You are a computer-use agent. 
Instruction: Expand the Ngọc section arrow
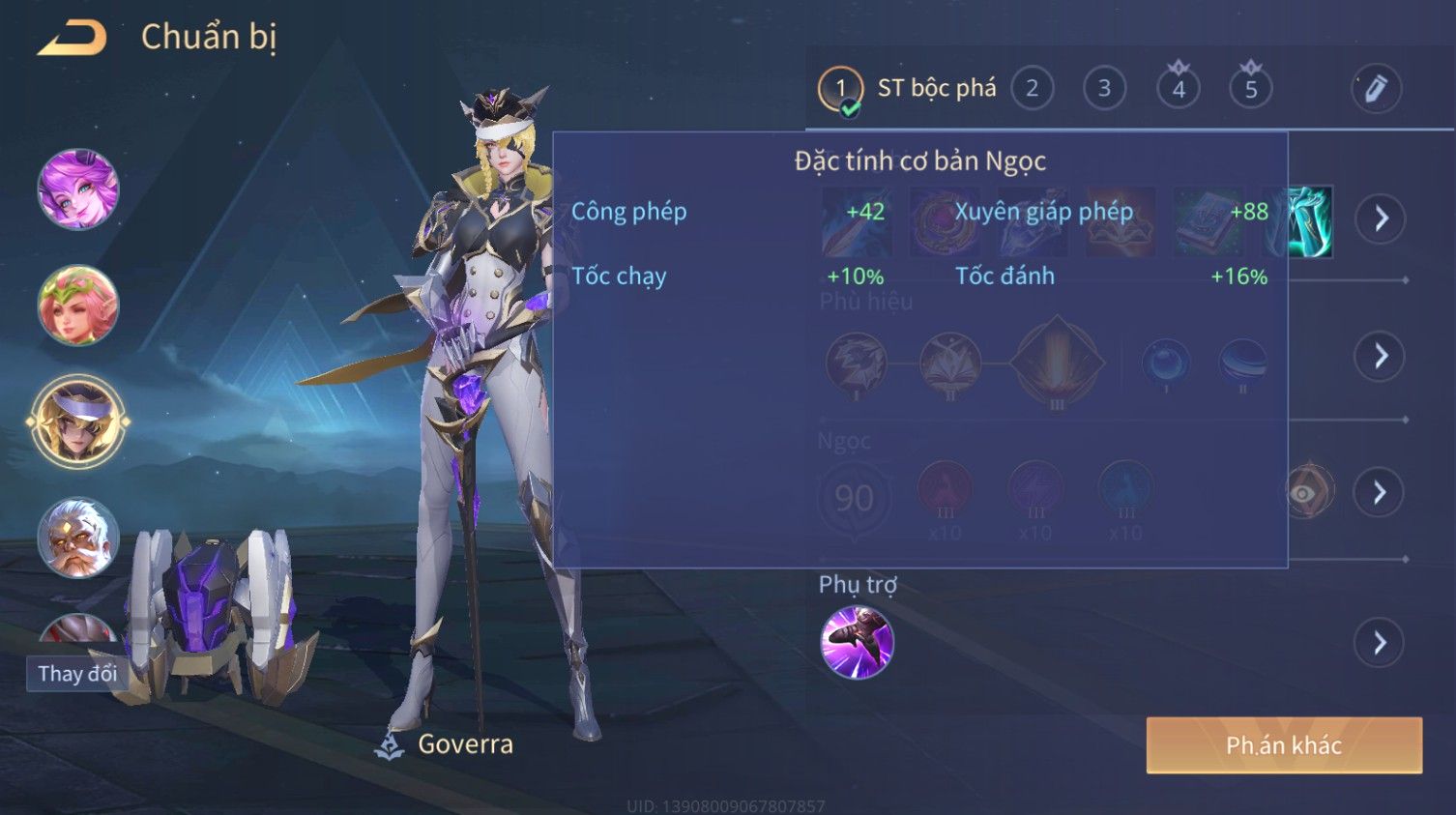(x=1380, y=493)
